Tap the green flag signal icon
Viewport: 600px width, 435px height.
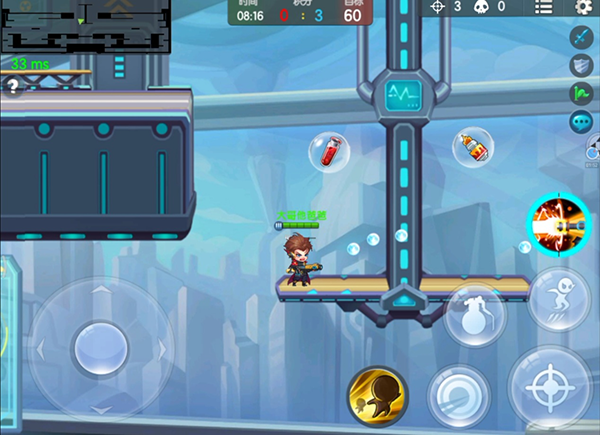[582, 94]
